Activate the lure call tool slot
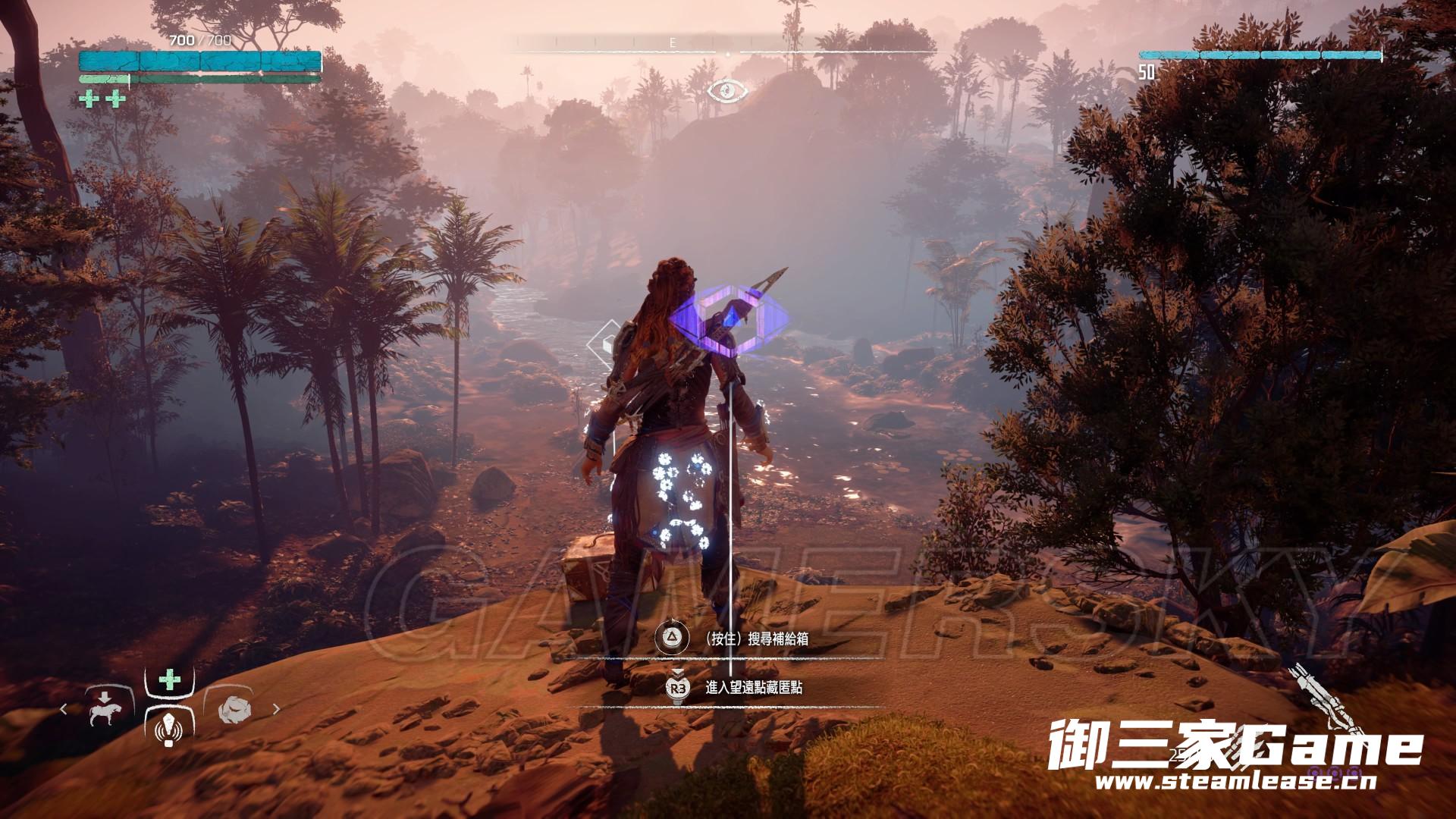Image resolution: width=1456 pixels, height=819 pixels. pos(168,730)
